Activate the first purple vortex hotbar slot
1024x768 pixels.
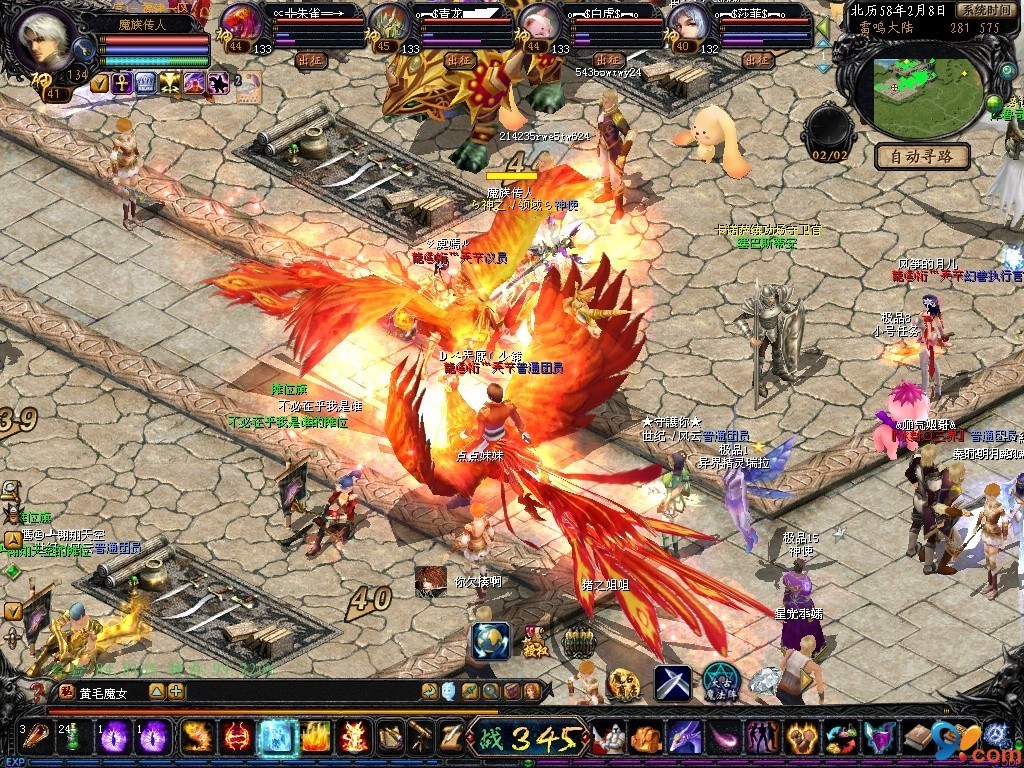113,738
